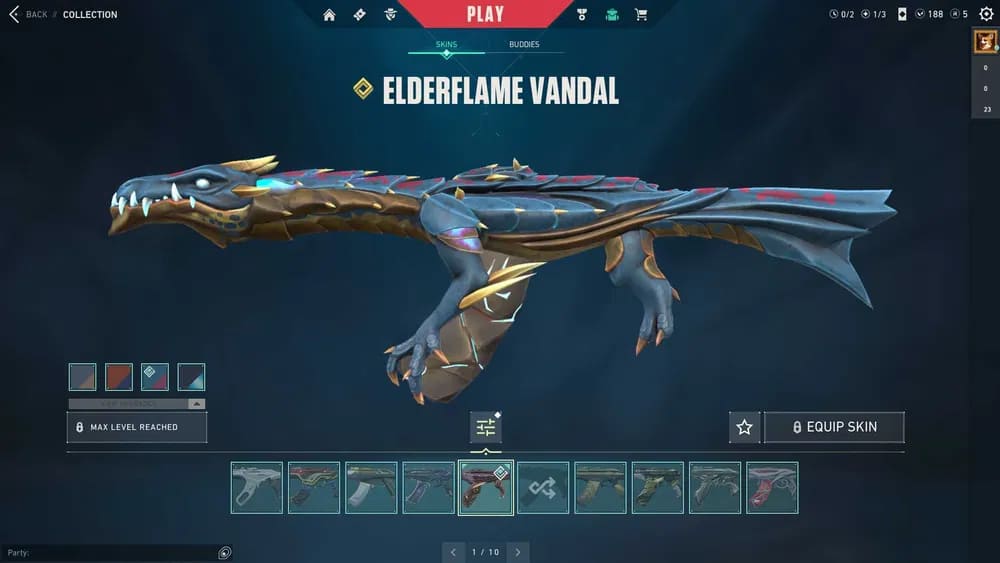1000x563 pixels.
Task: Open the home screen icon
Action: pos(329,15)
